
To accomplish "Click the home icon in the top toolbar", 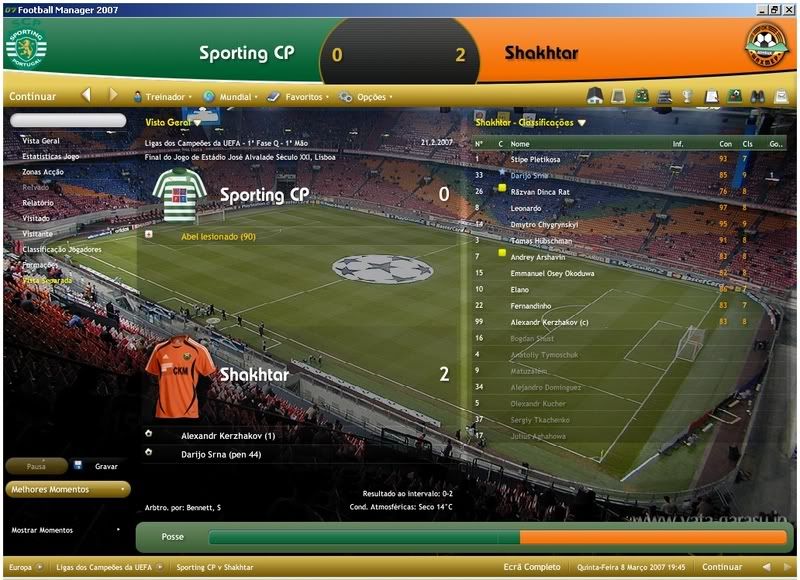I will point(594,97).
